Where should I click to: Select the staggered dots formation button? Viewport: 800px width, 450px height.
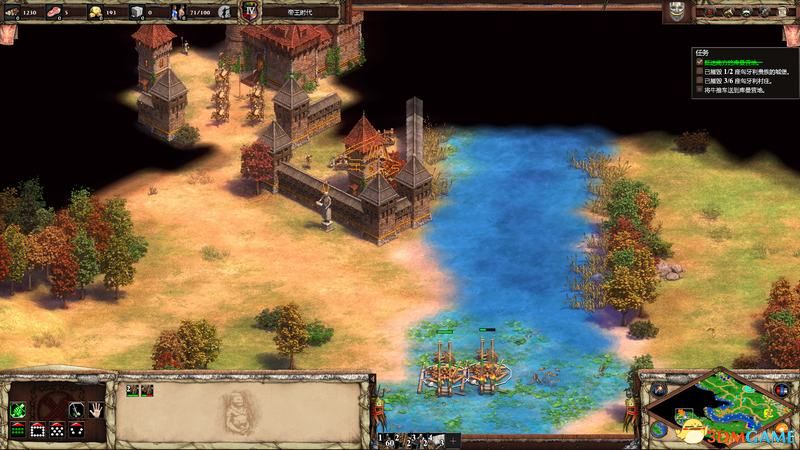click(x=56, y=430)
